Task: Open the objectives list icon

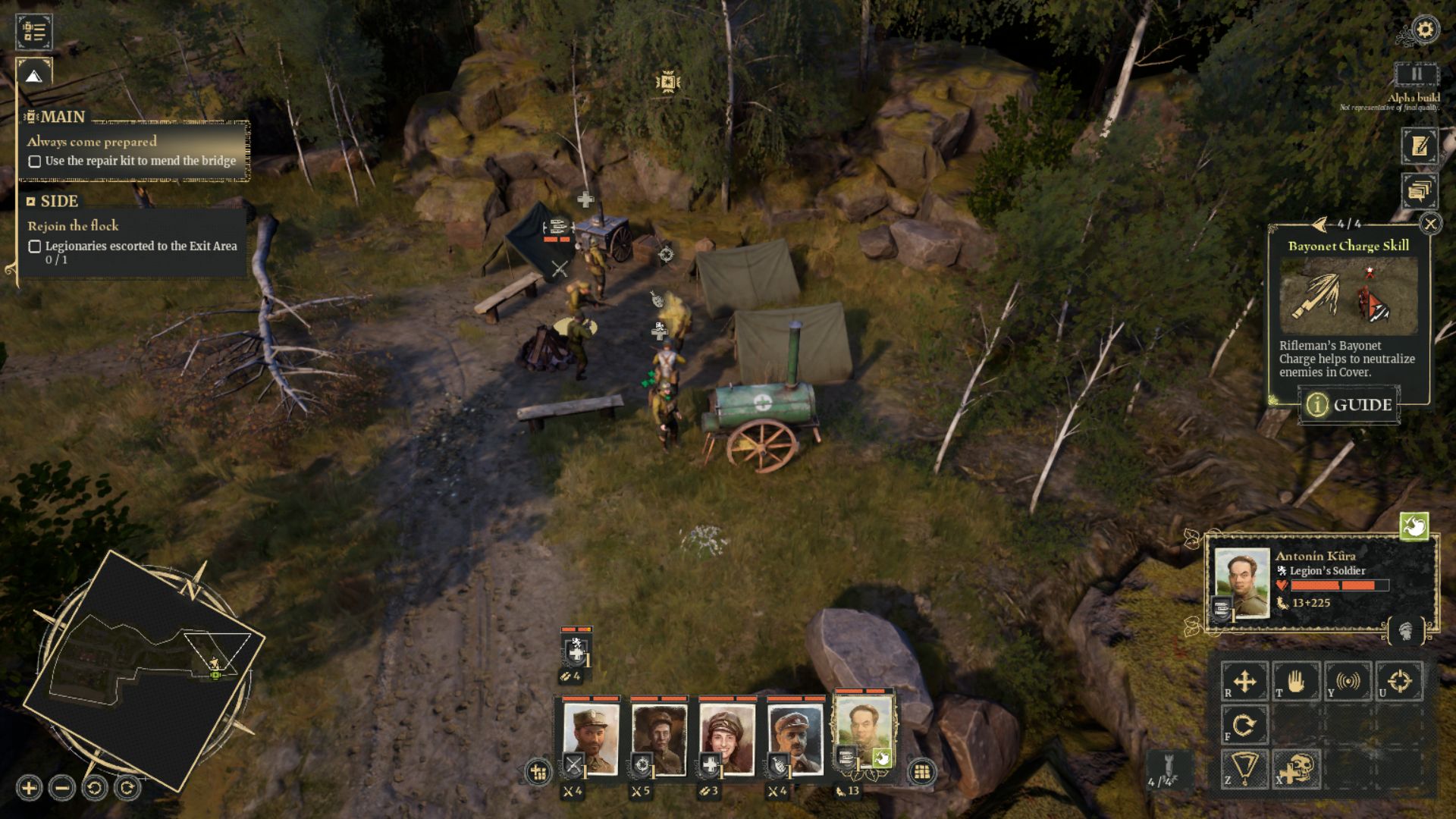Action: pyautogui.click(x=33, y=31)
